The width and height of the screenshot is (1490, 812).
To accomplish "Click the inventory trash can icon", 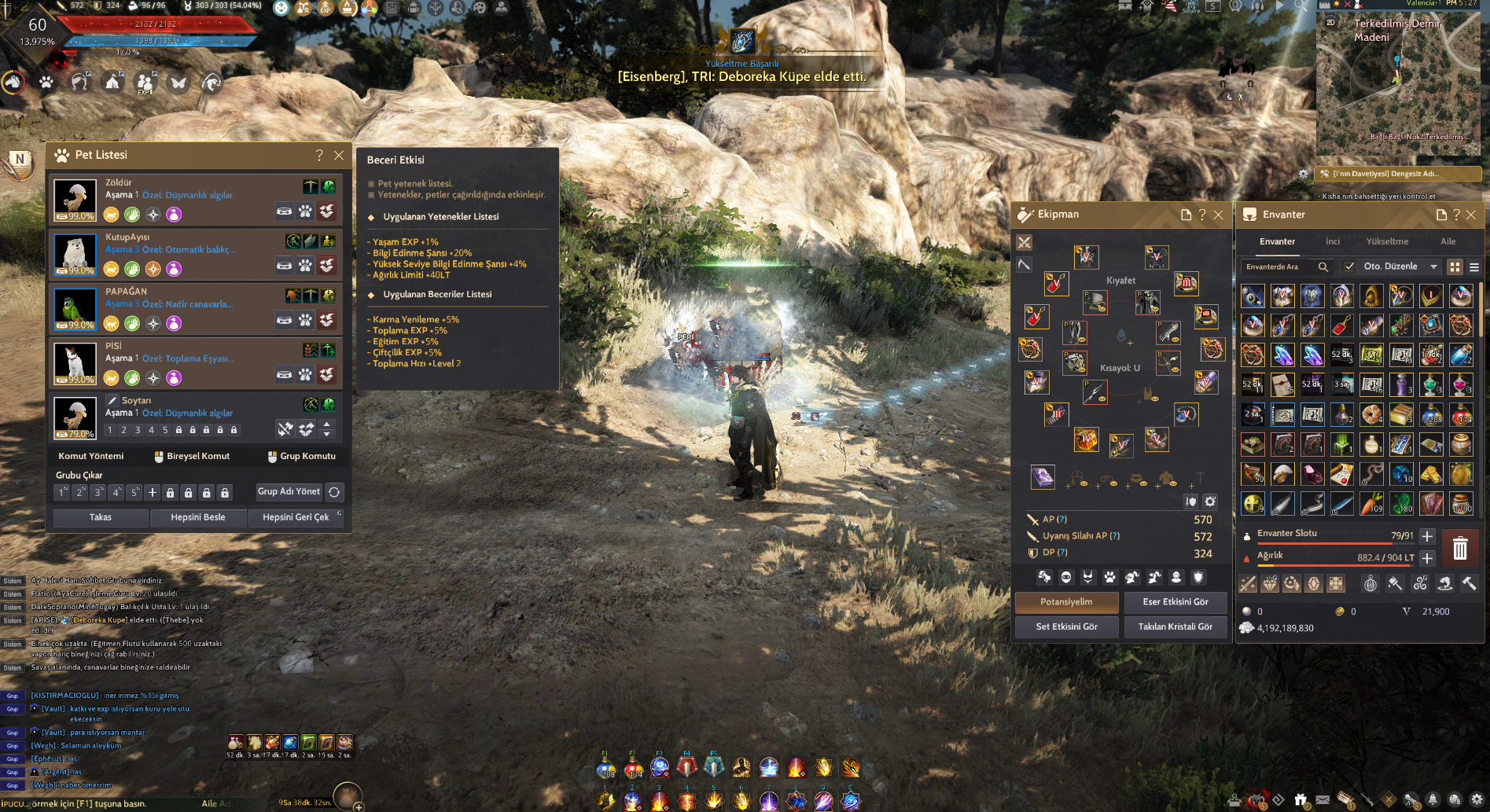I will (x=1460, y=548).
